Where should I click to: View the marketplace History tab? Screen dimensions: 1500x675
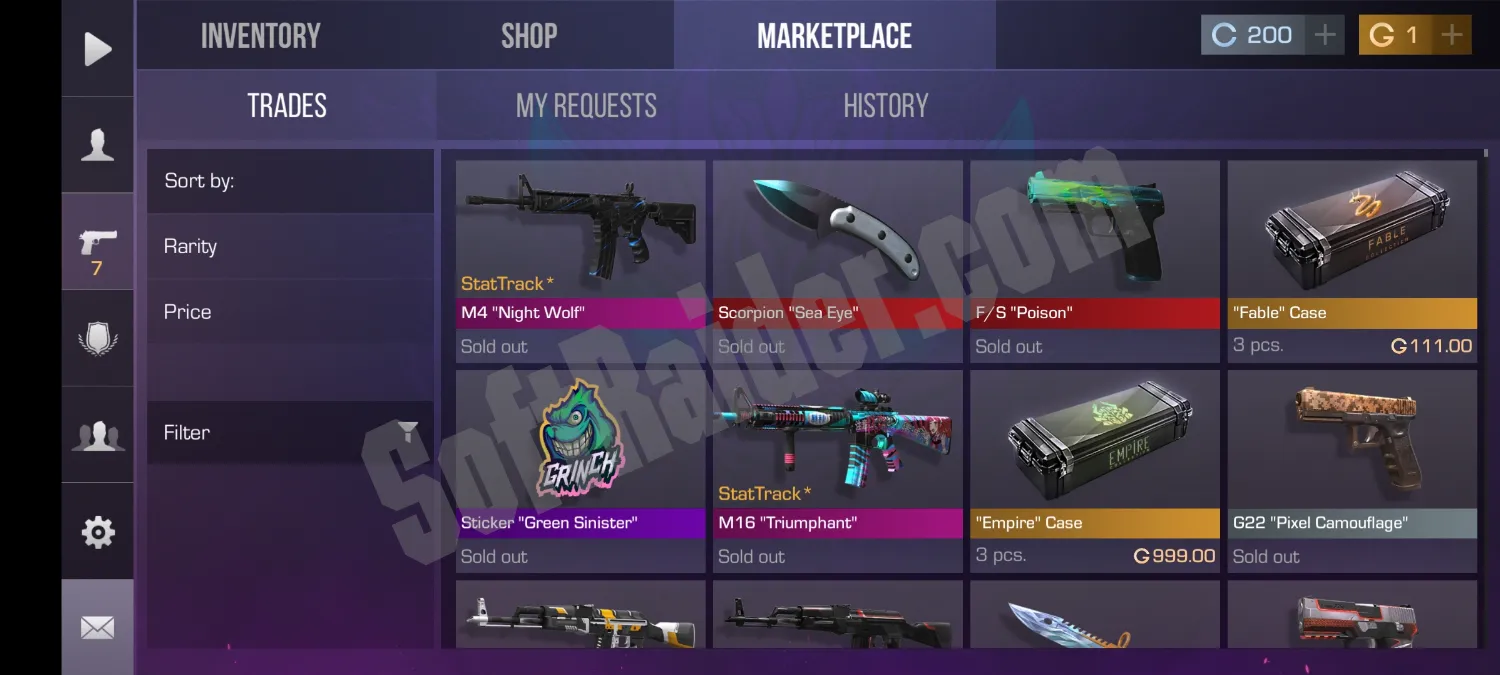click(x=886, y=106)
